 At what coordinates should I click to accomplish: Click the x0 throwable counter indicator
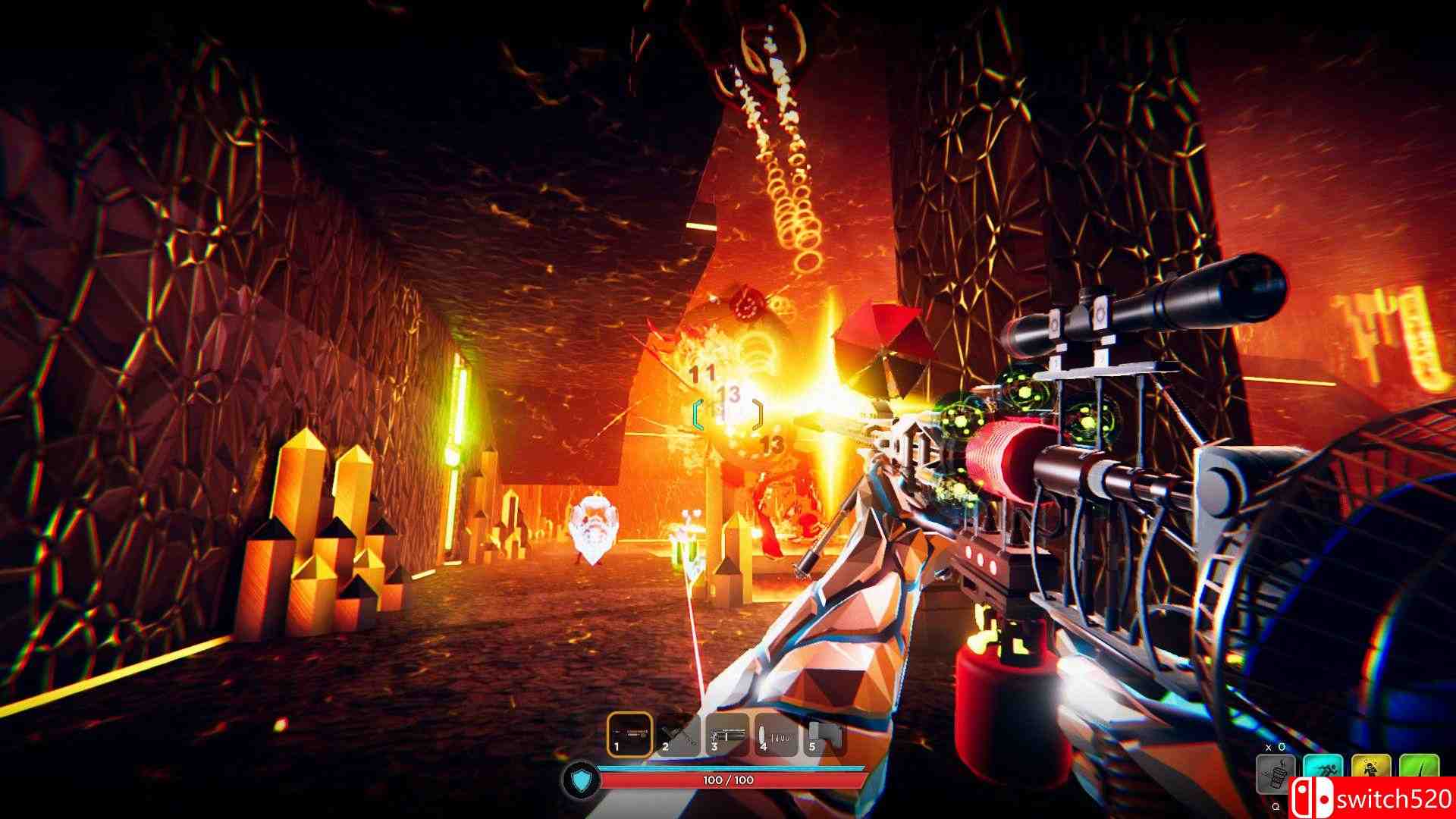tap(1274, 746)
